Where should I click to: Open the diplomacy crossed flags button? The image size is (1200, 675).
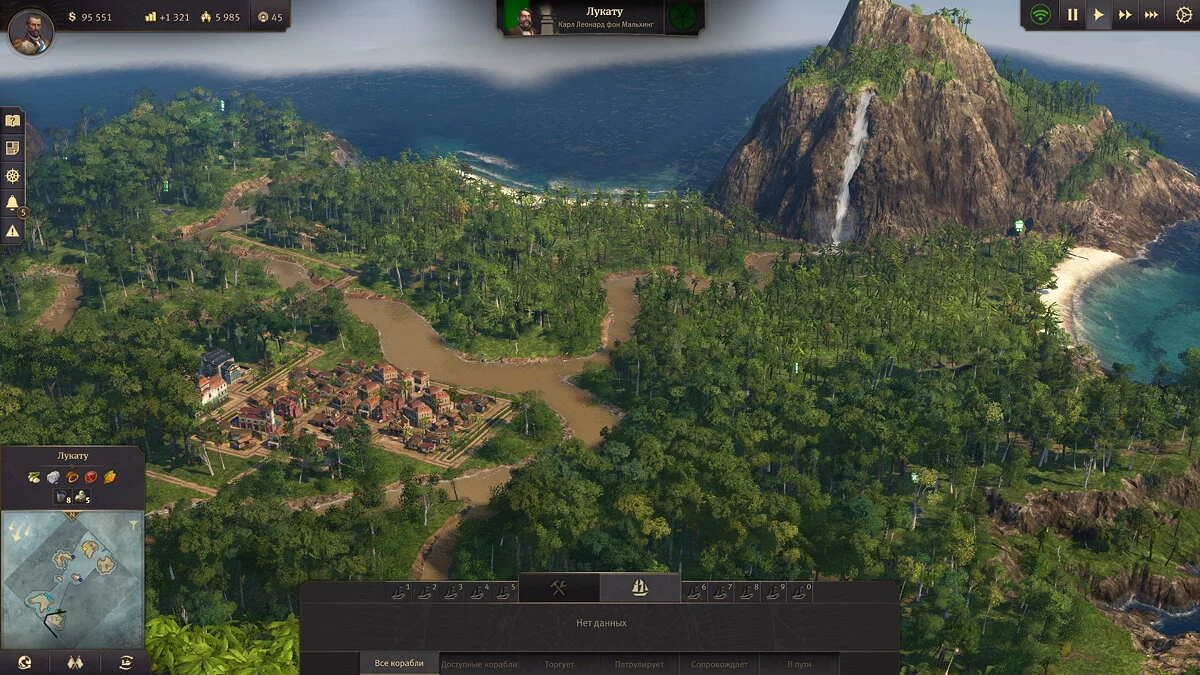75,662
